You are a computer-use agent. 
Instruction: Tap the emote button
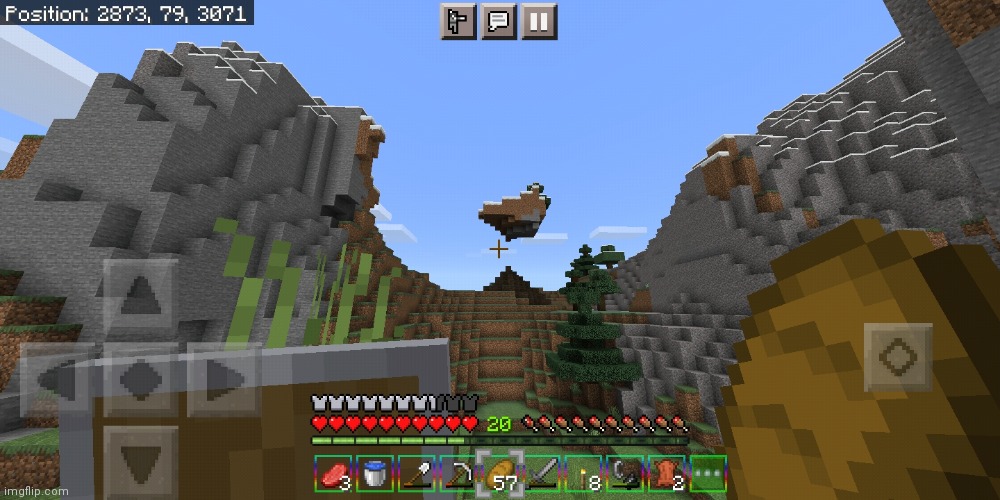[456, 22]
